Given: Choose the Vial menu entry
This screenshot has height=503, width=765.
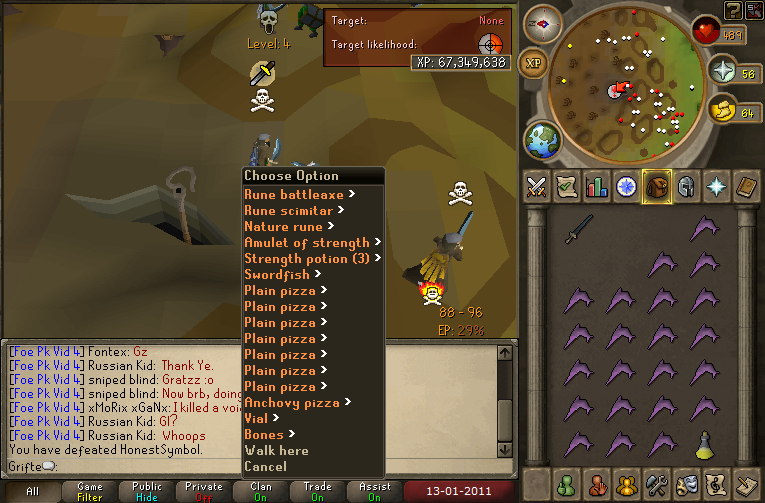Looking at the screenshot, I should tap(256, 419).
